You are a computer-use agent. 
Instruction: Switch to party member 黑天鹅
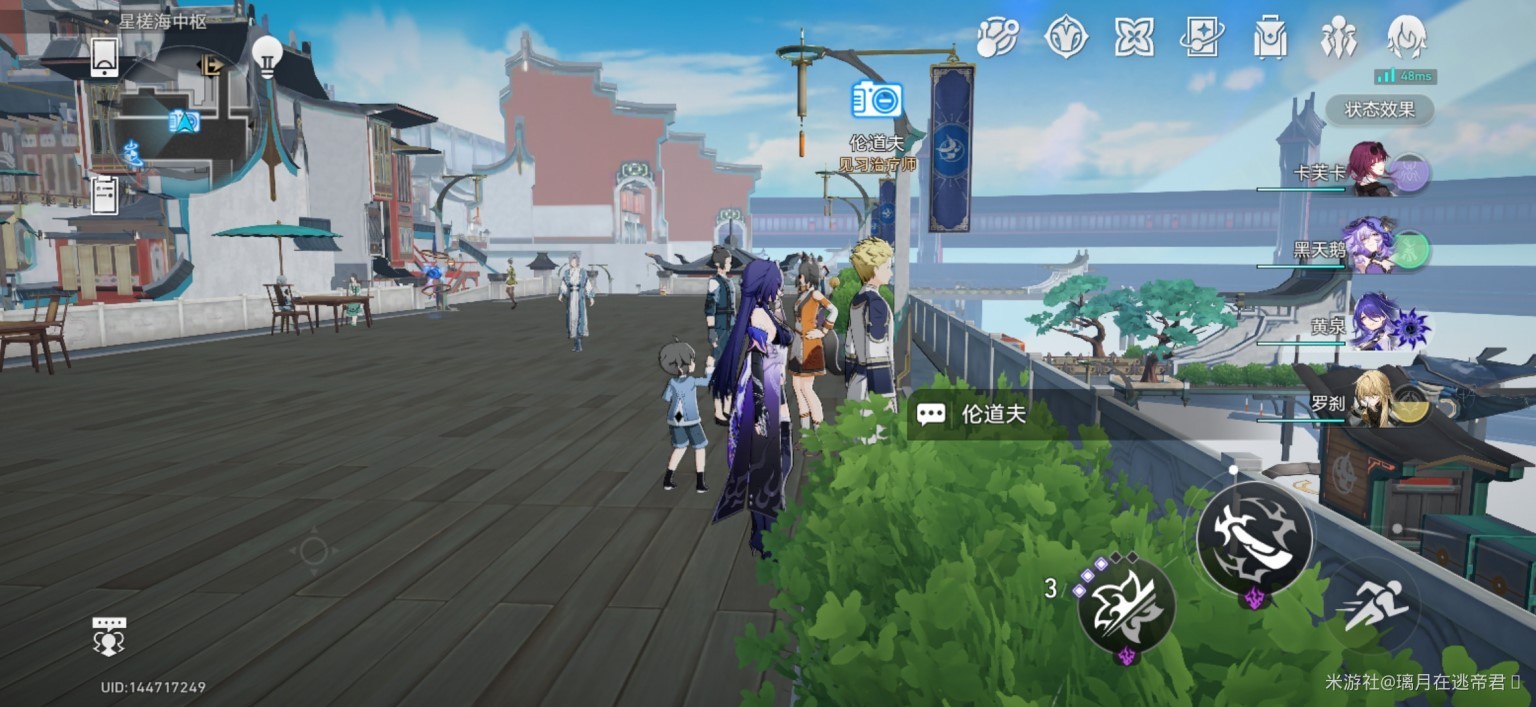[1368, 247]
